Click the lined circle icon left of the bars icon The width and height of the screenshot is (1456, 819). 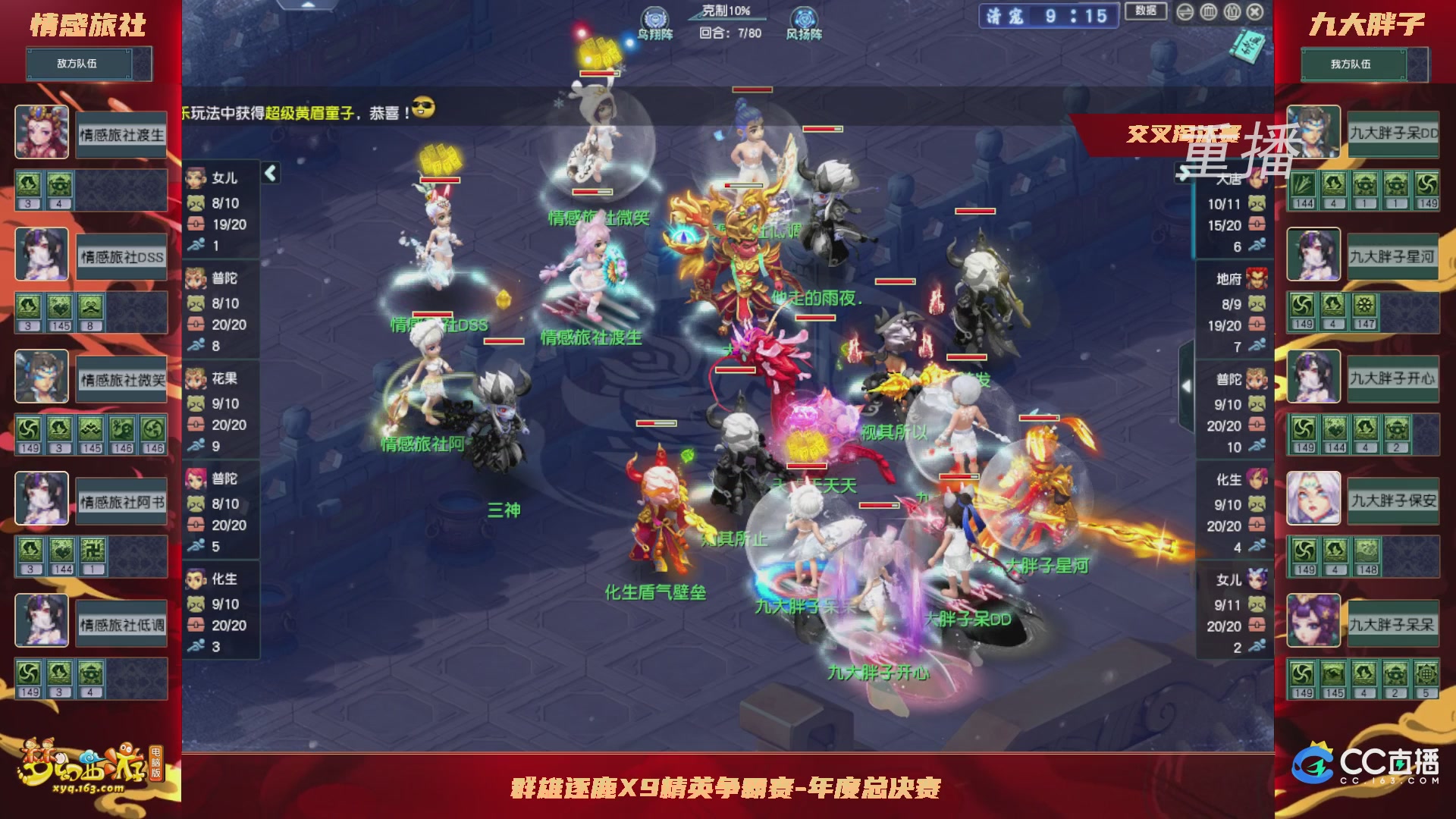(x=1185, y=12)
